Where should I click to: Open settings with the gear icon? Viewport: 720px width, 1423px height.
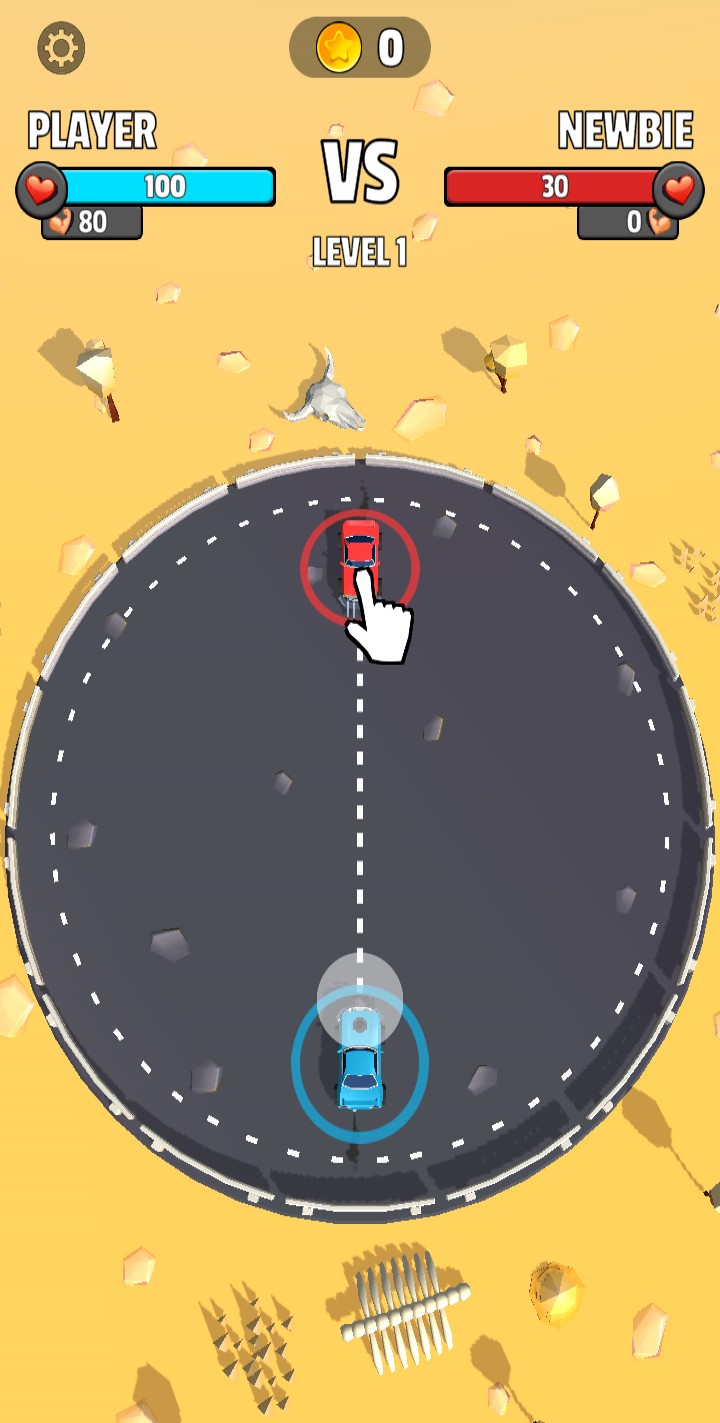pyautogui.click(x=61, y=48)
